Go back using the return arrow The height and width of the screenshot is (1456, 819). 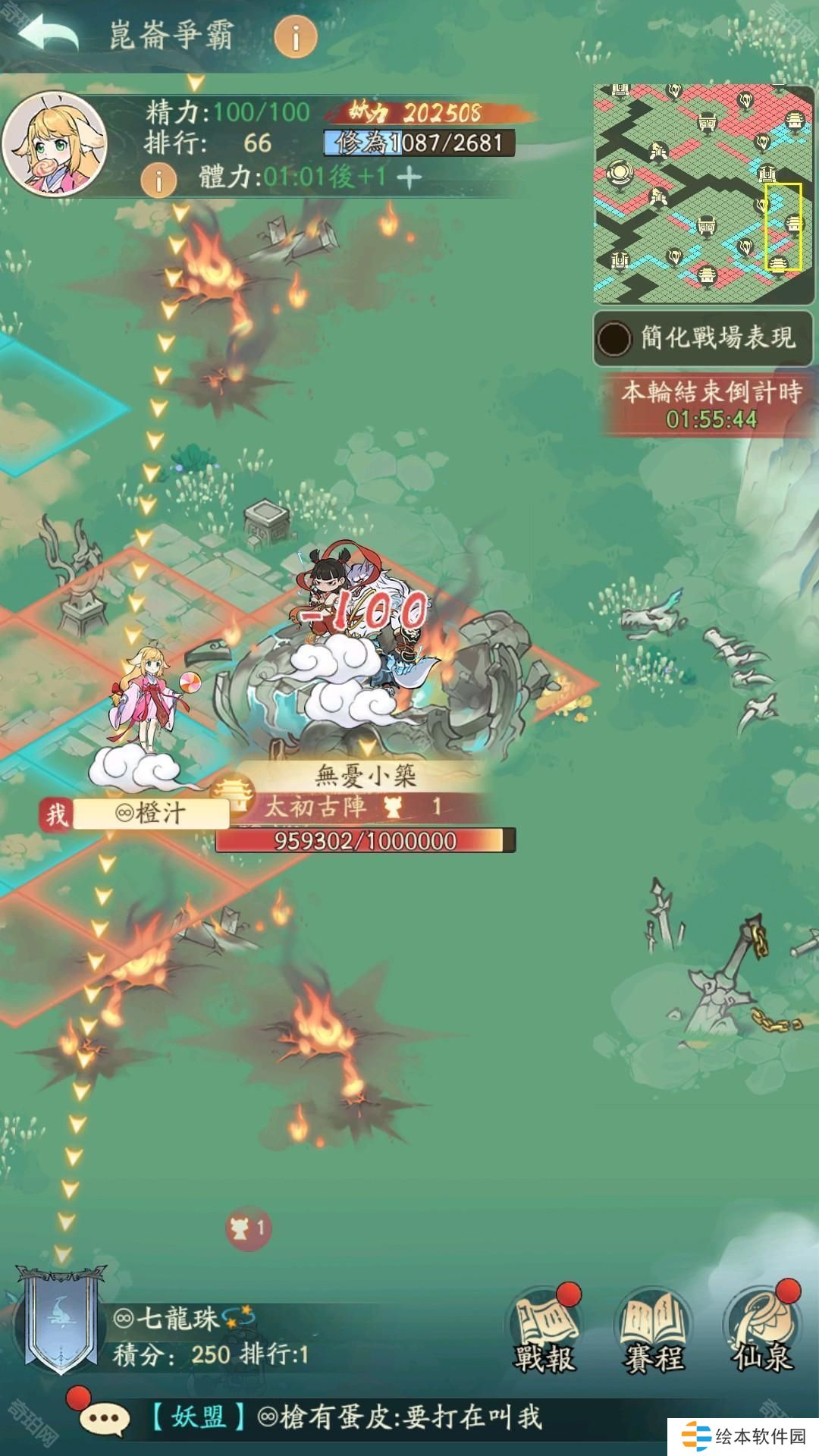point(47,34)
